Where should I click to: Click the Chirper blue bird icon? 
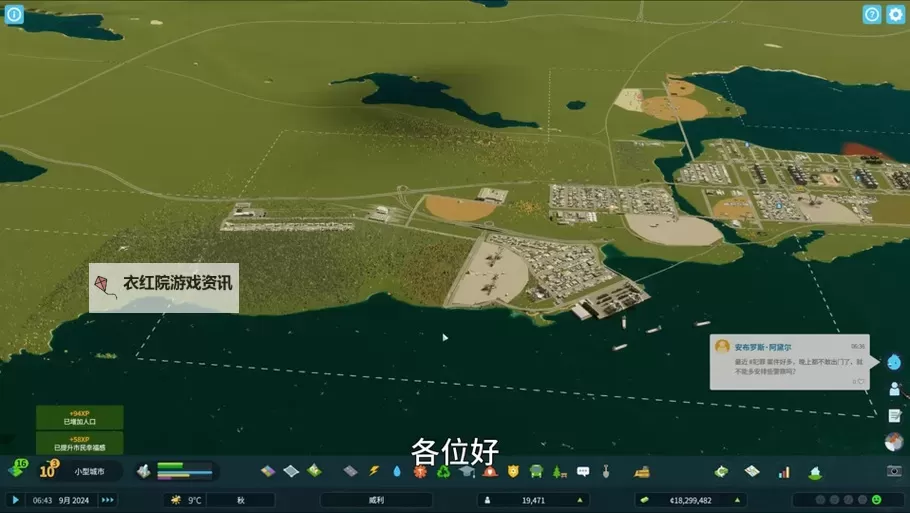tap(894, 362)
